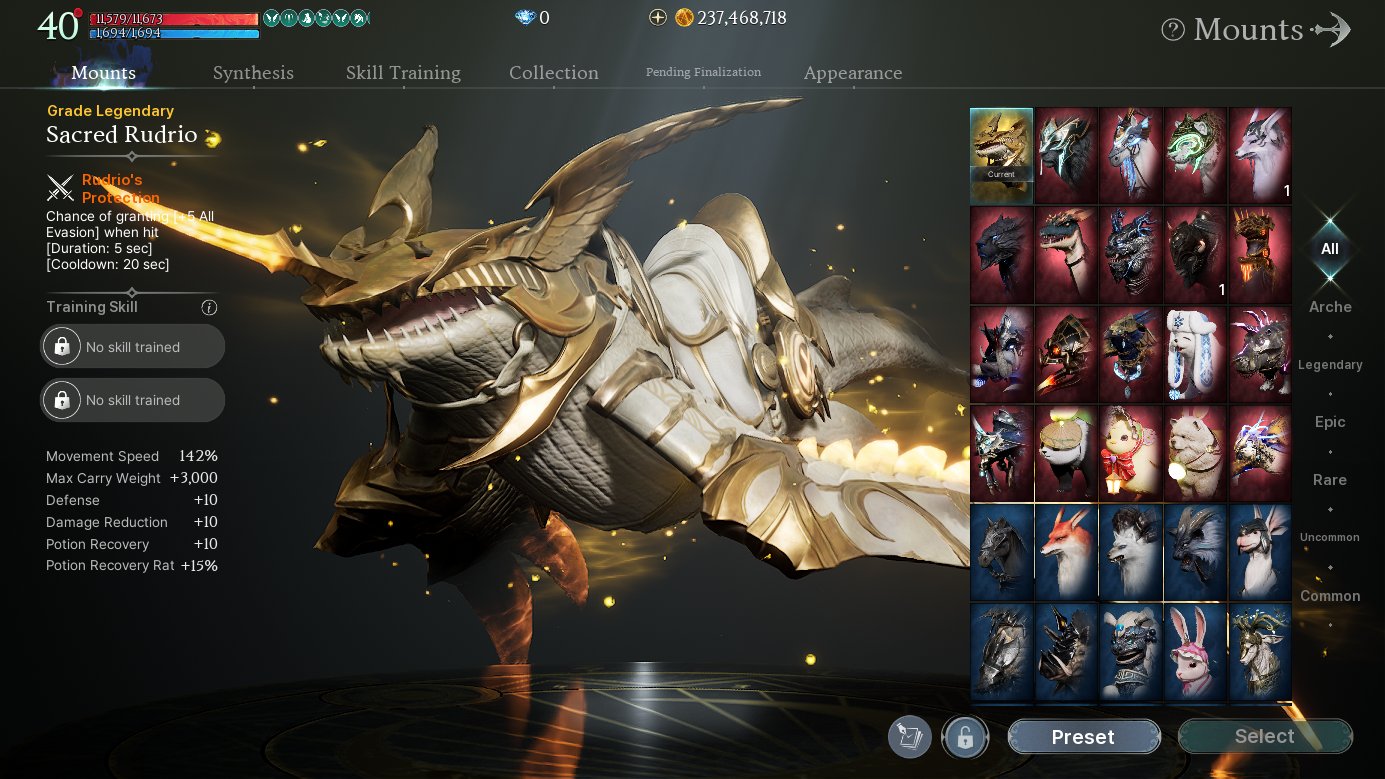This screenshot has width=1385, height=779.
Task: Show Uncommon grade mounts
Action: [x=1329, y=538]
